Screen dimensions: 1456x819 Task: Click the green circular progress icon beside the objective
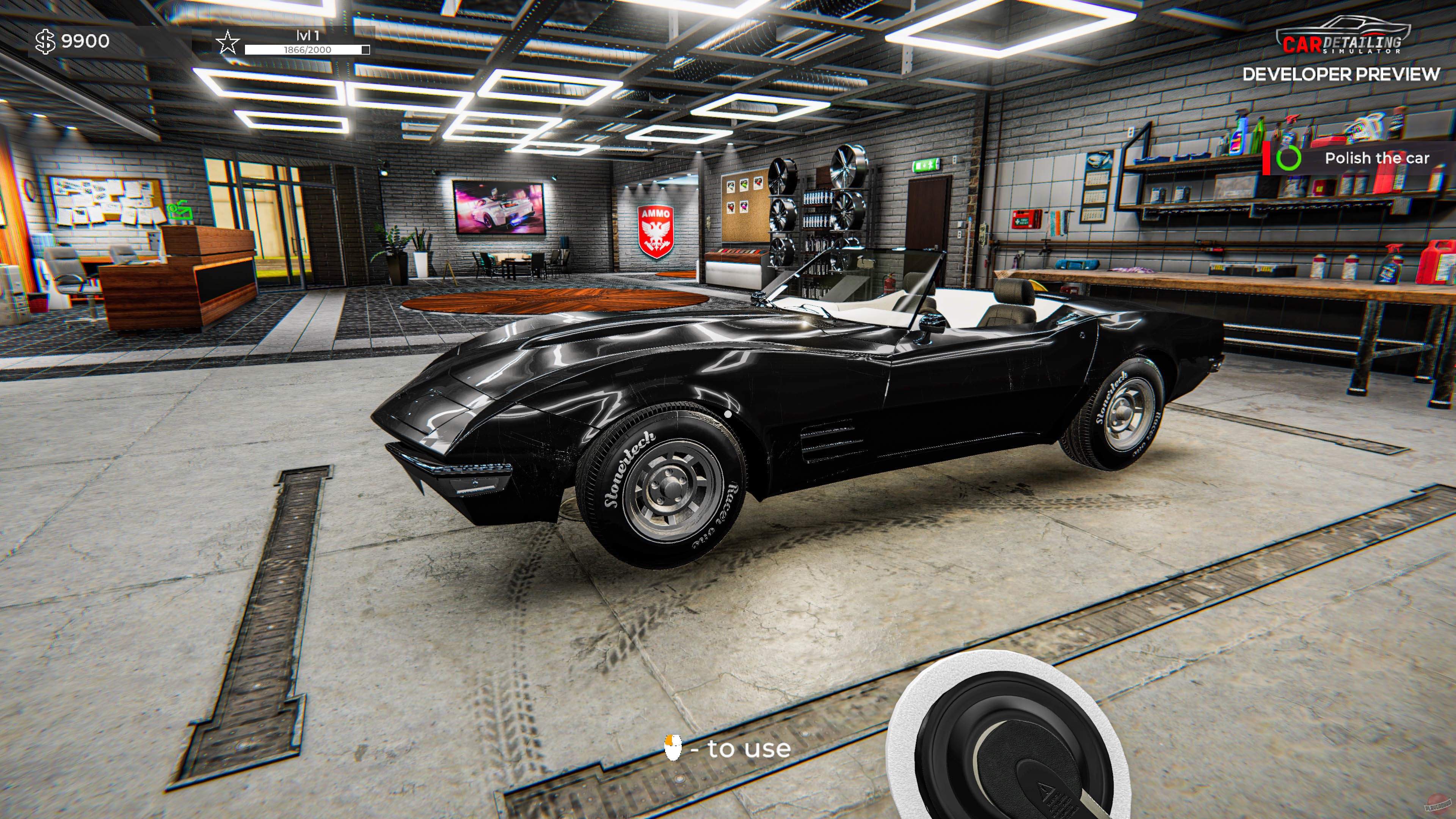1289,159
